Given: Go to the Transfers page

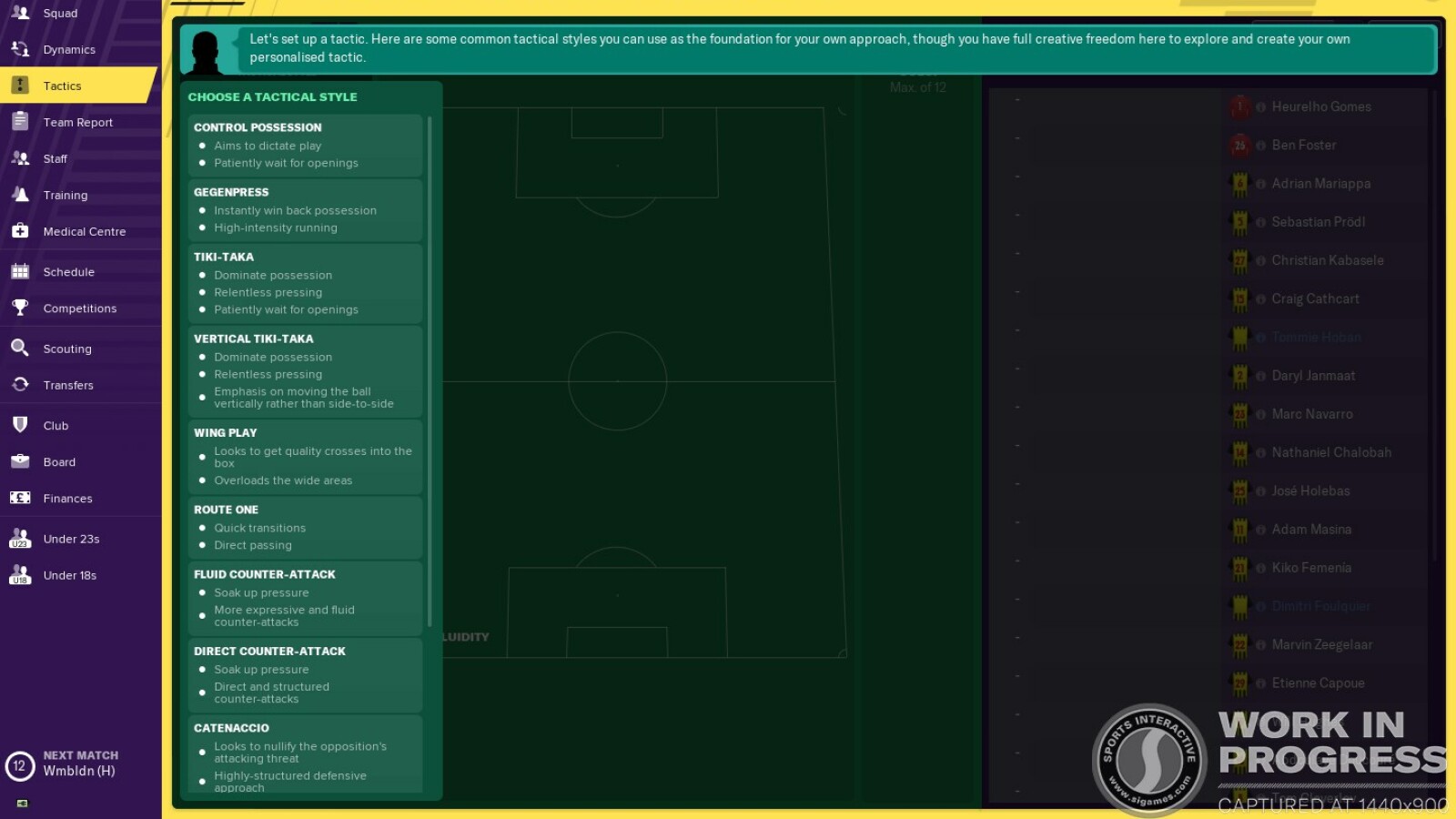Looking at the screenshot, I should tap(68, 386).
